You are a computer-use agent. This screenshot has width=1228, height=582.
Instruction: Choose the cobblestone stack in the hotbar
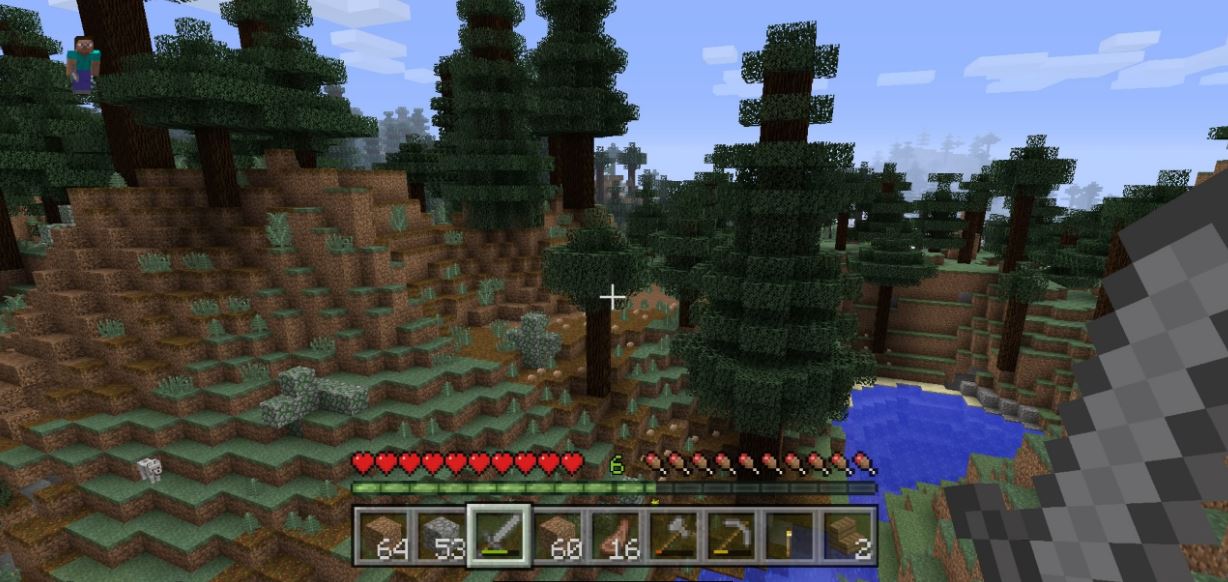[440, 535]
